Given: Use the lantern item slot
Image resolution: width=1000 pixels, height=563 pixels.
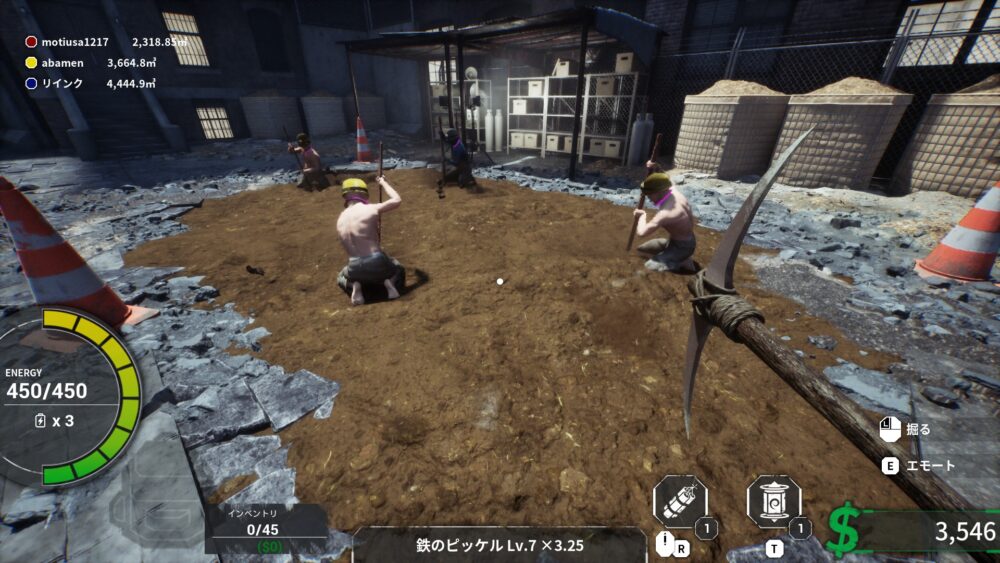Looking at the screenshot, I should [x=774, y=503].
